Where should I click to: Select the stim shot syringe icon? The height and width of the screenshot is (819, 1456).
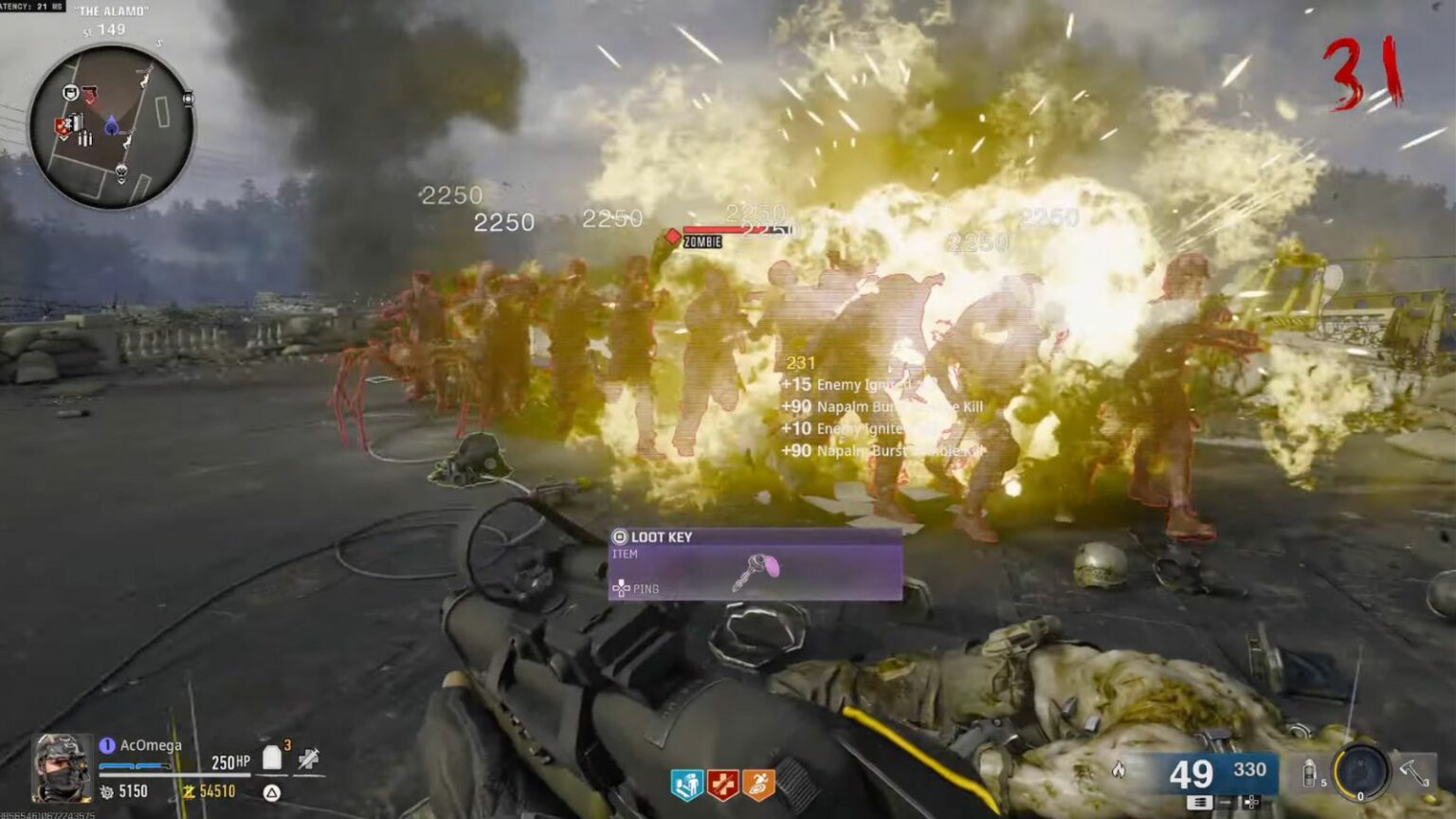(309, 760)
